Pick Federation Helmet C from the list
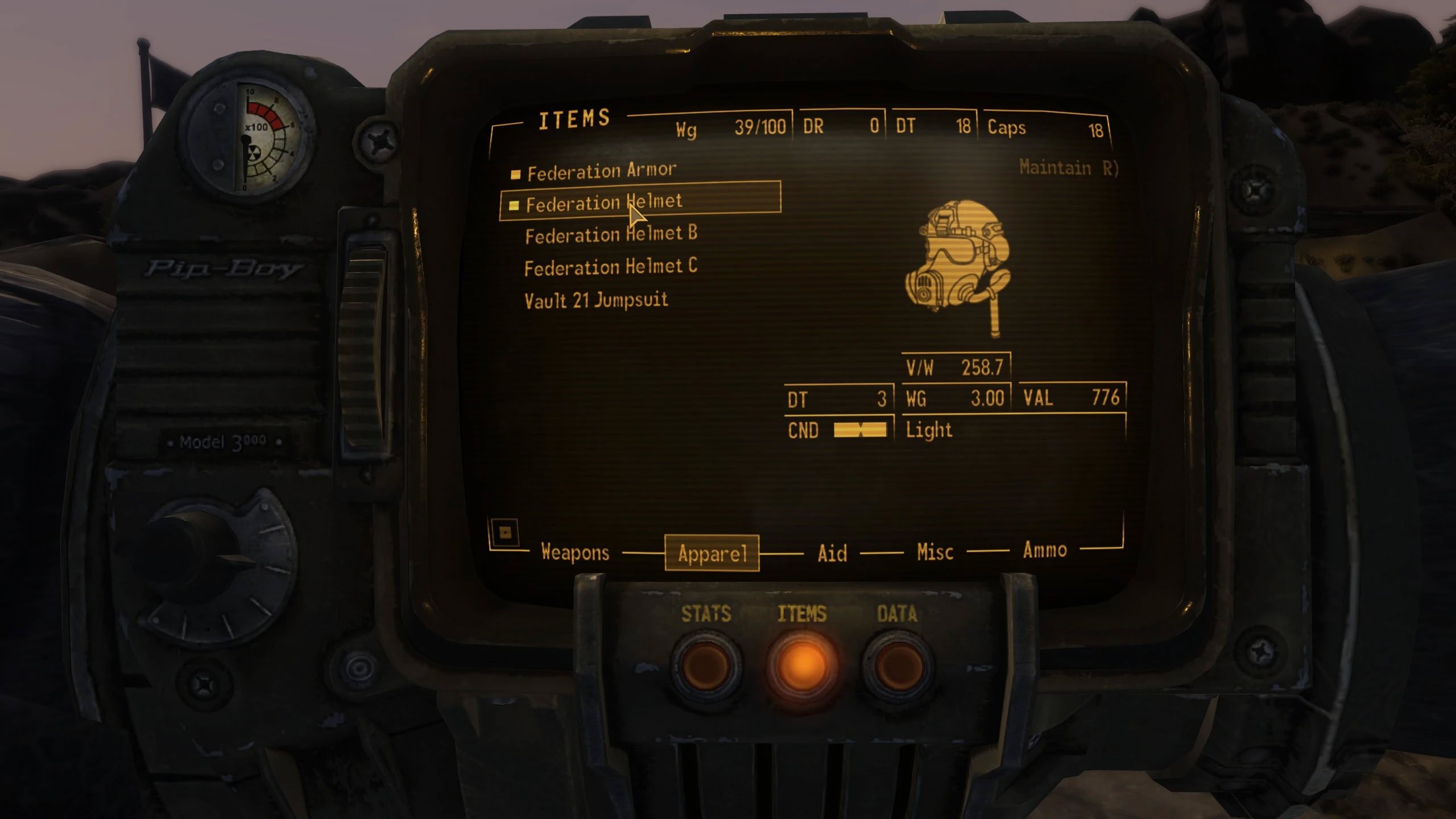 (x=610, y=267)
